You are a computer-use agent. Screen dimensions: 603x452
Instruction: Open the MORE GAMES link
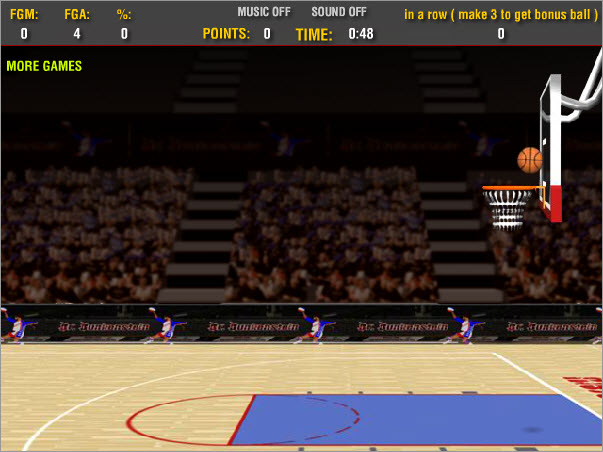click(44, 67)
